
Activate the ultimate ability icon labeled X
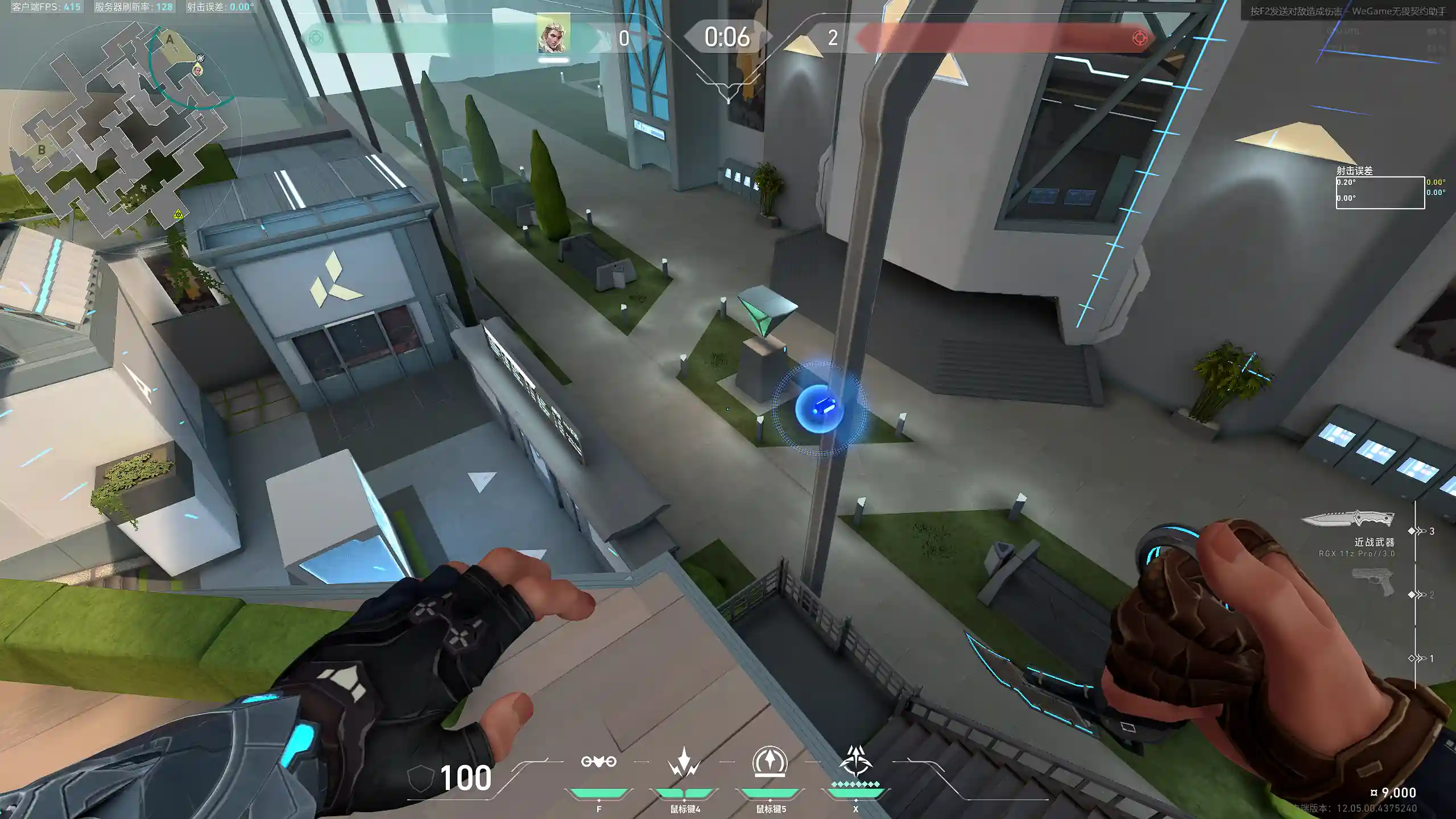[x=855, y=762]
